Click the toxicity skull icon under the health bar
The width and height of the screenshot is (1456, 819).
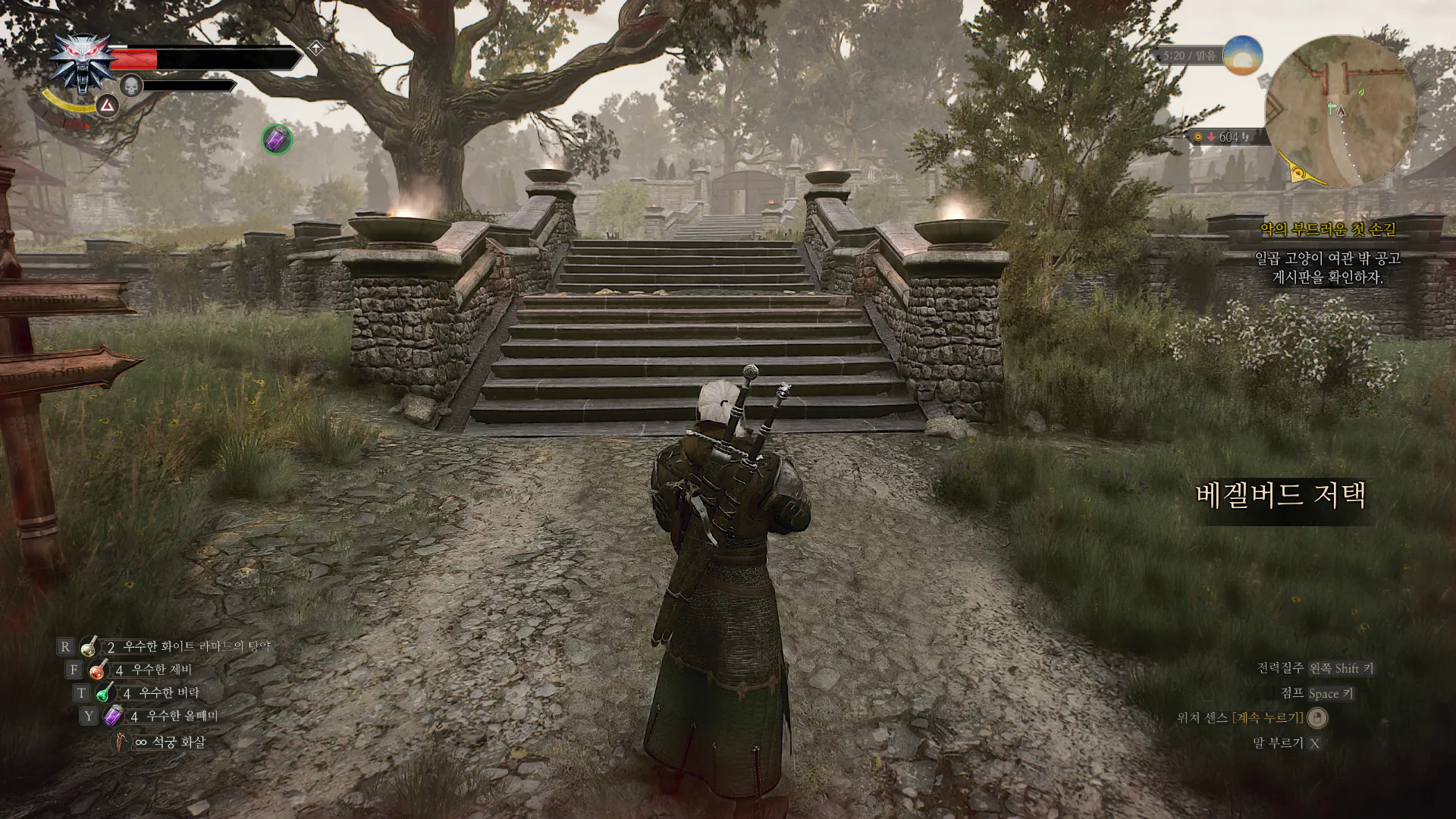pos(130,86)
